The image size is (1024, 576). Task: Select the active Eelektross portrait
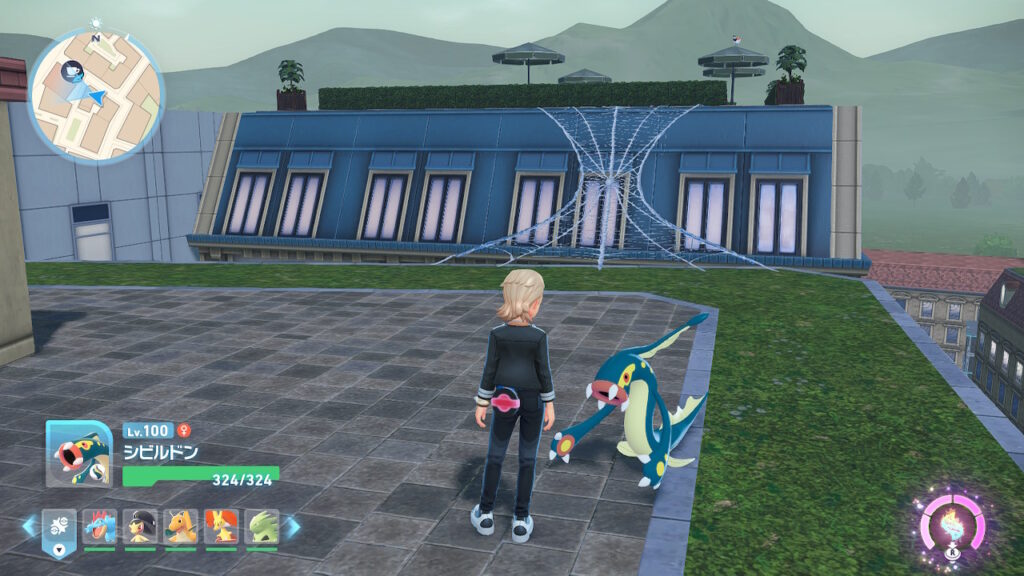click(x=79, y=453)
